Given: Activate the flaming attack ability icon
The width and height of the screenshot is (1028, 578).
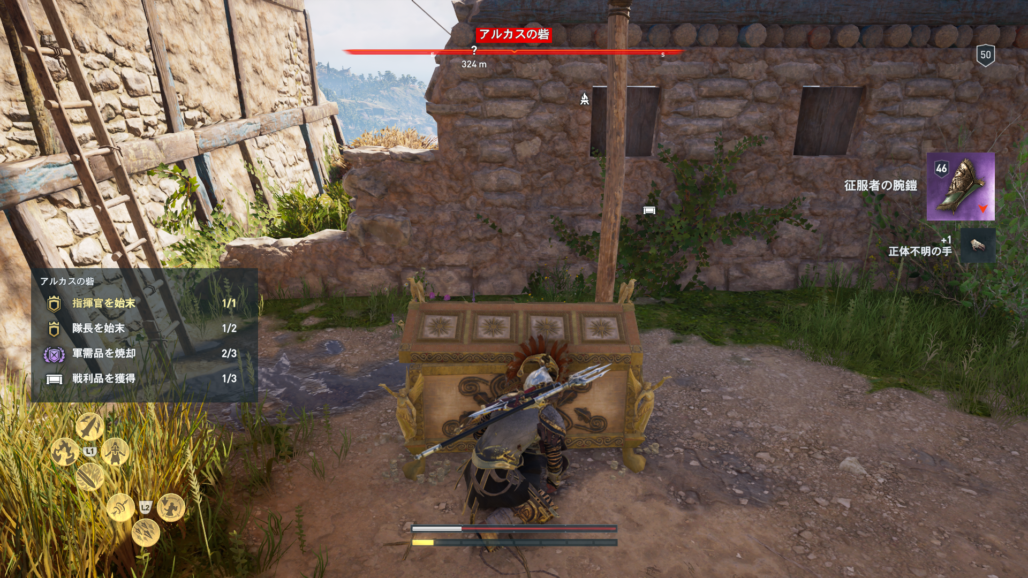Looking at the screenshot, I should (65, 451).
